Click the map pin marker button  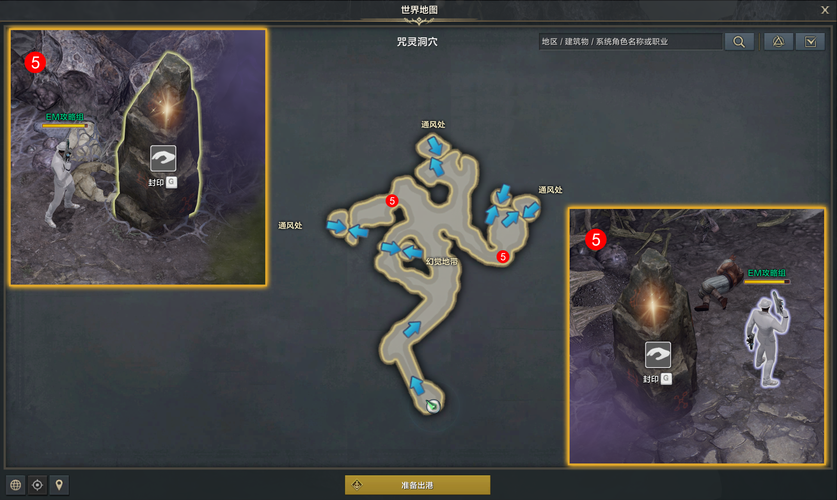click(60, 485)
